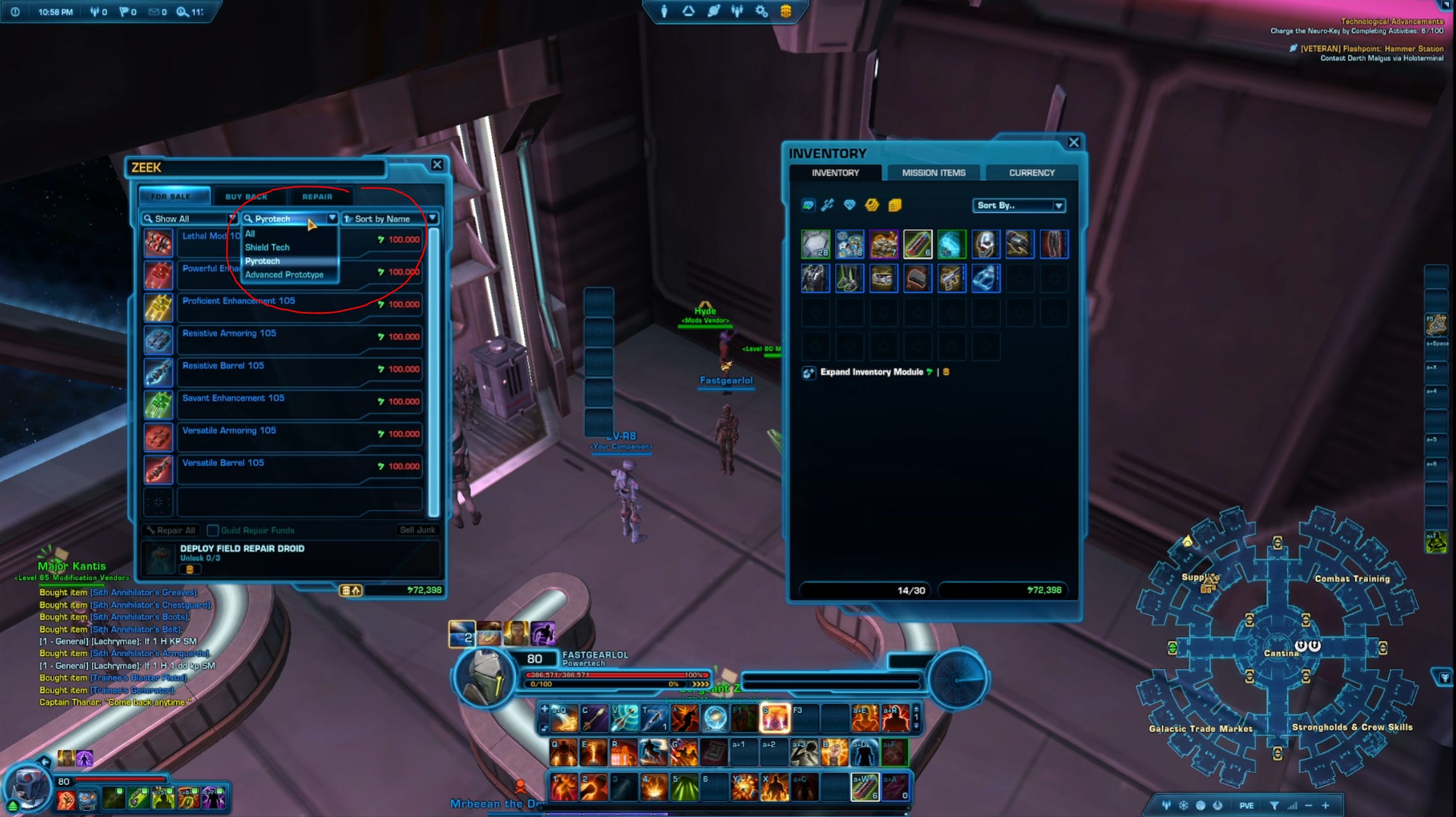Screen dimensions: 1456x817
Task: Click the Sell Junk button
Action: [x=417, y=530]
